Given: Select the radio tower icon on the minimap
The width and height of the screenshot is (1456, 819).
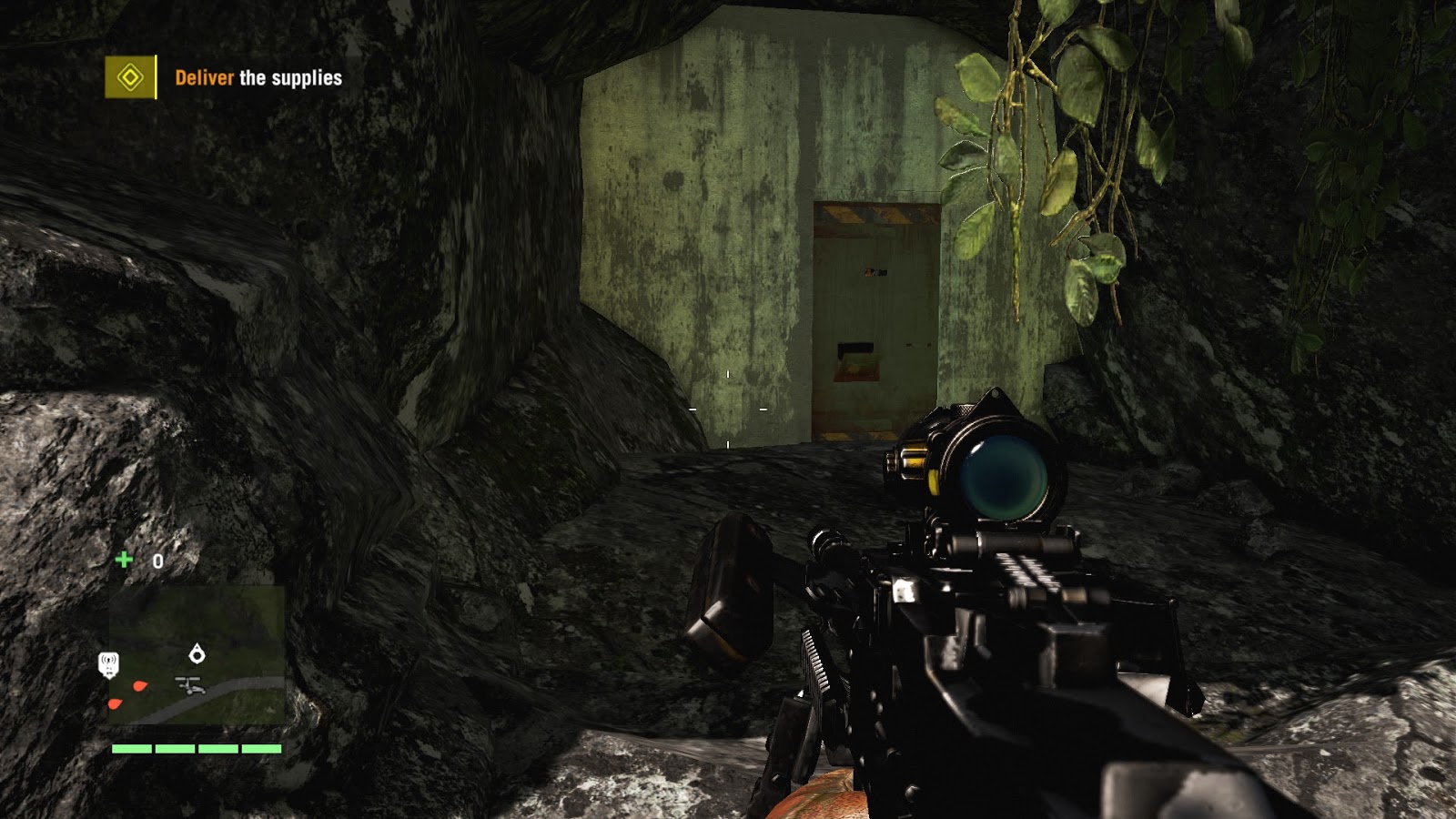Looking at the screenshot, I should (109, 665).
